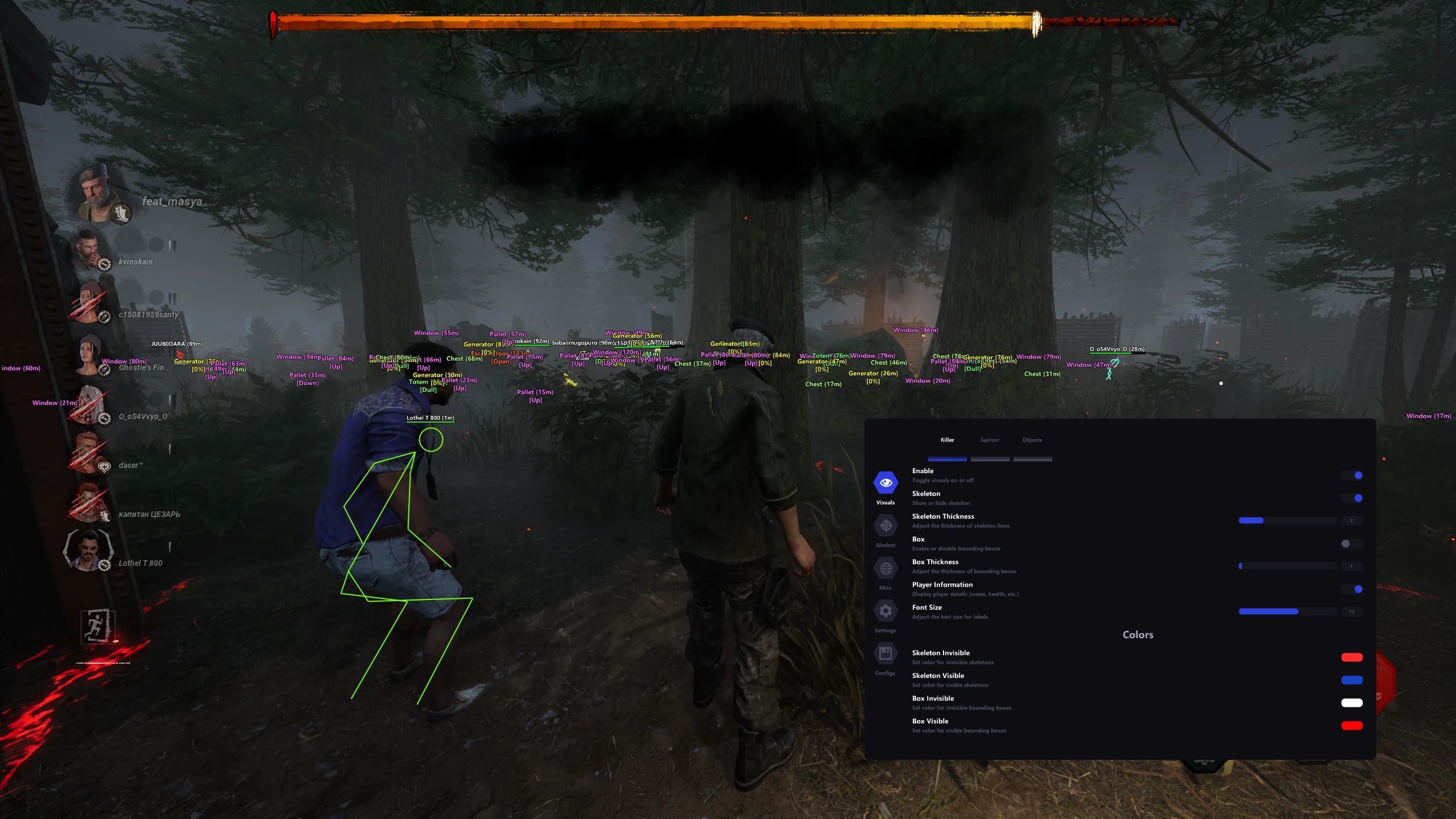The height and width of the screenshot is (819, 1456).
Task: Click the Skeleton Thickness slider
Action: point(1288,520)
